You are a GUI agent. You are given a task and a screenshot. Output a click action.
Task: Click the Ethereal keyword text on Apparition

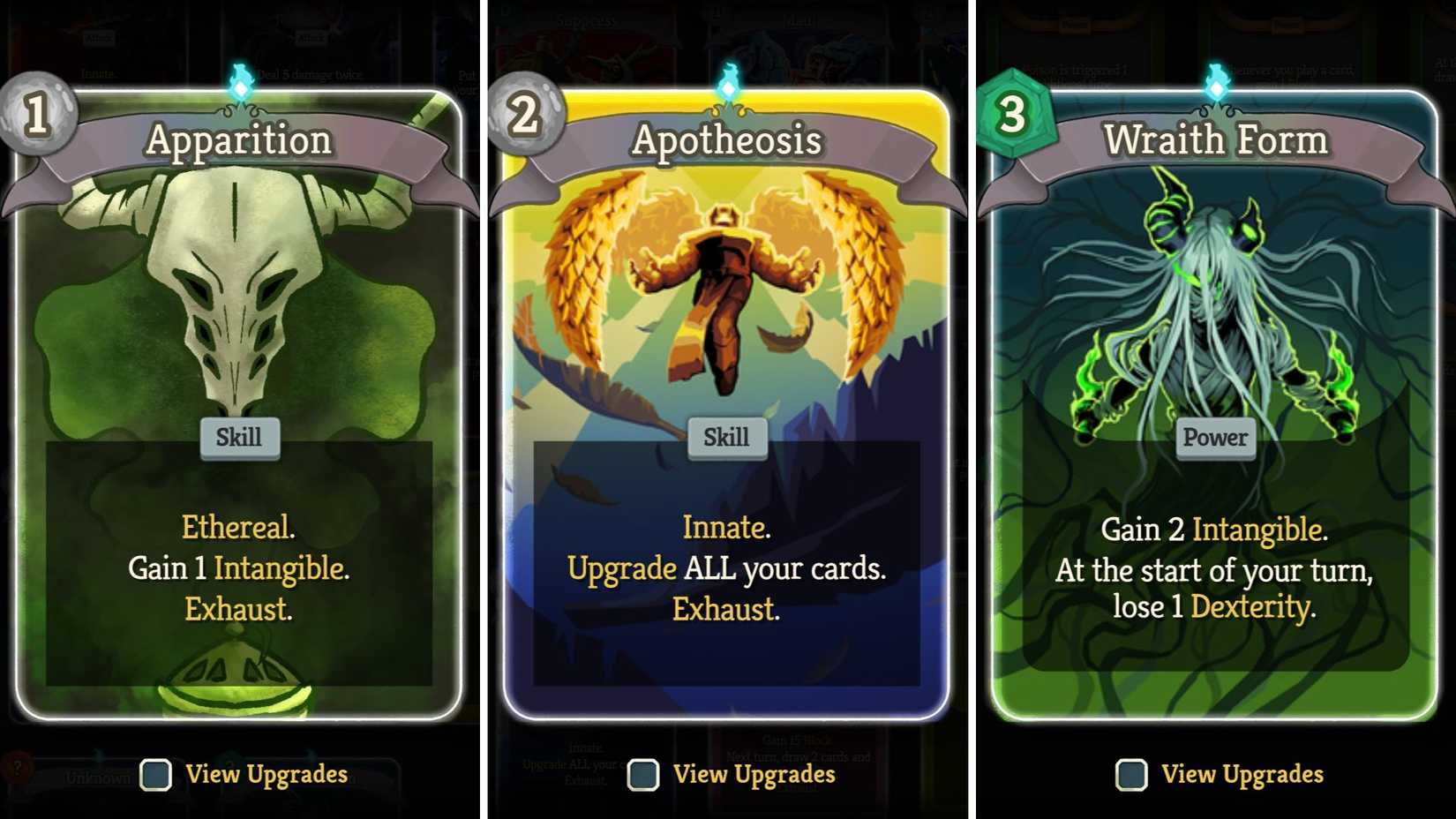point(236,528)
